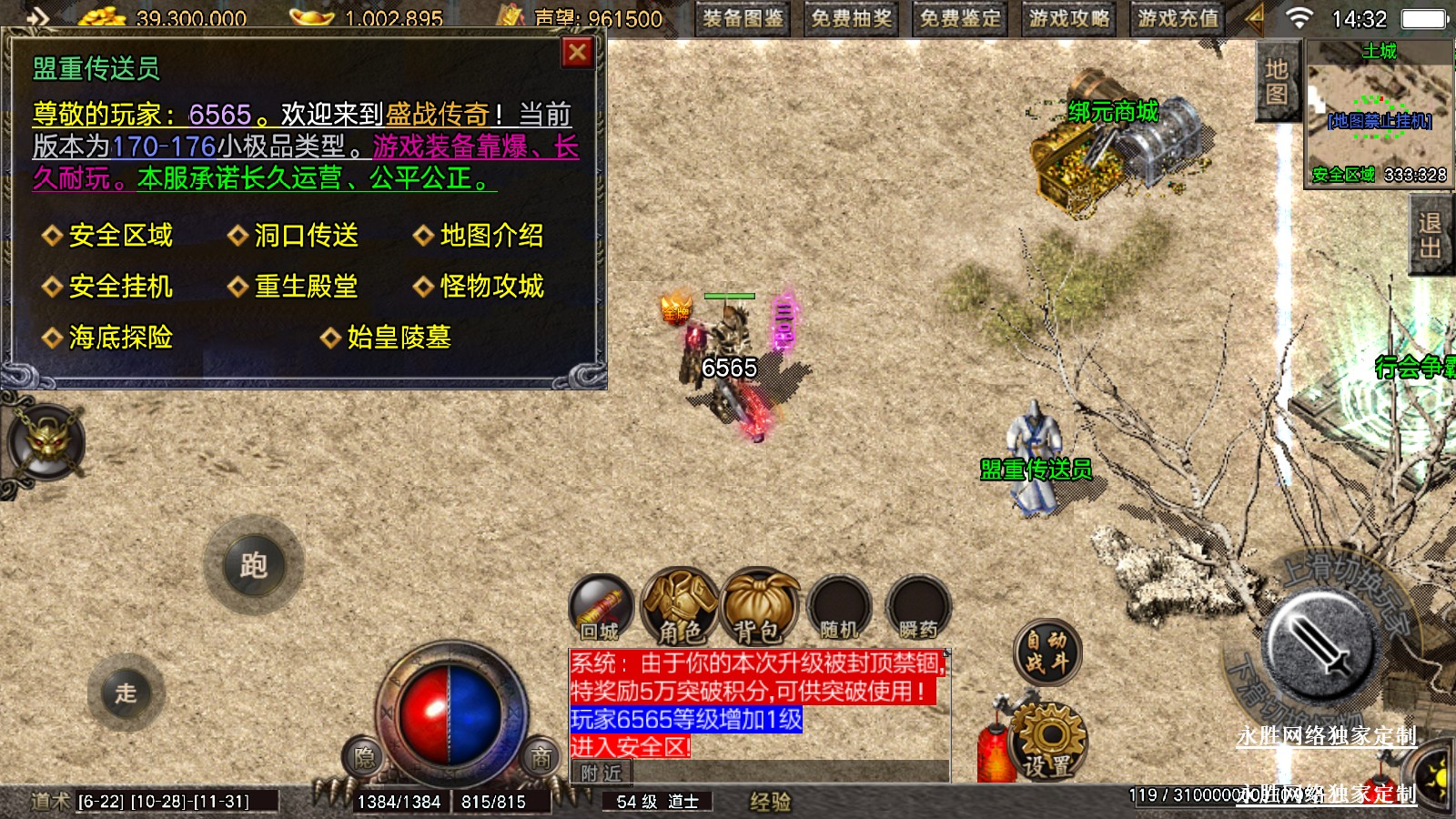Select 洞口传送 teleport option
The width and height of the screenshot is (1456, 819).
point(306,236)
